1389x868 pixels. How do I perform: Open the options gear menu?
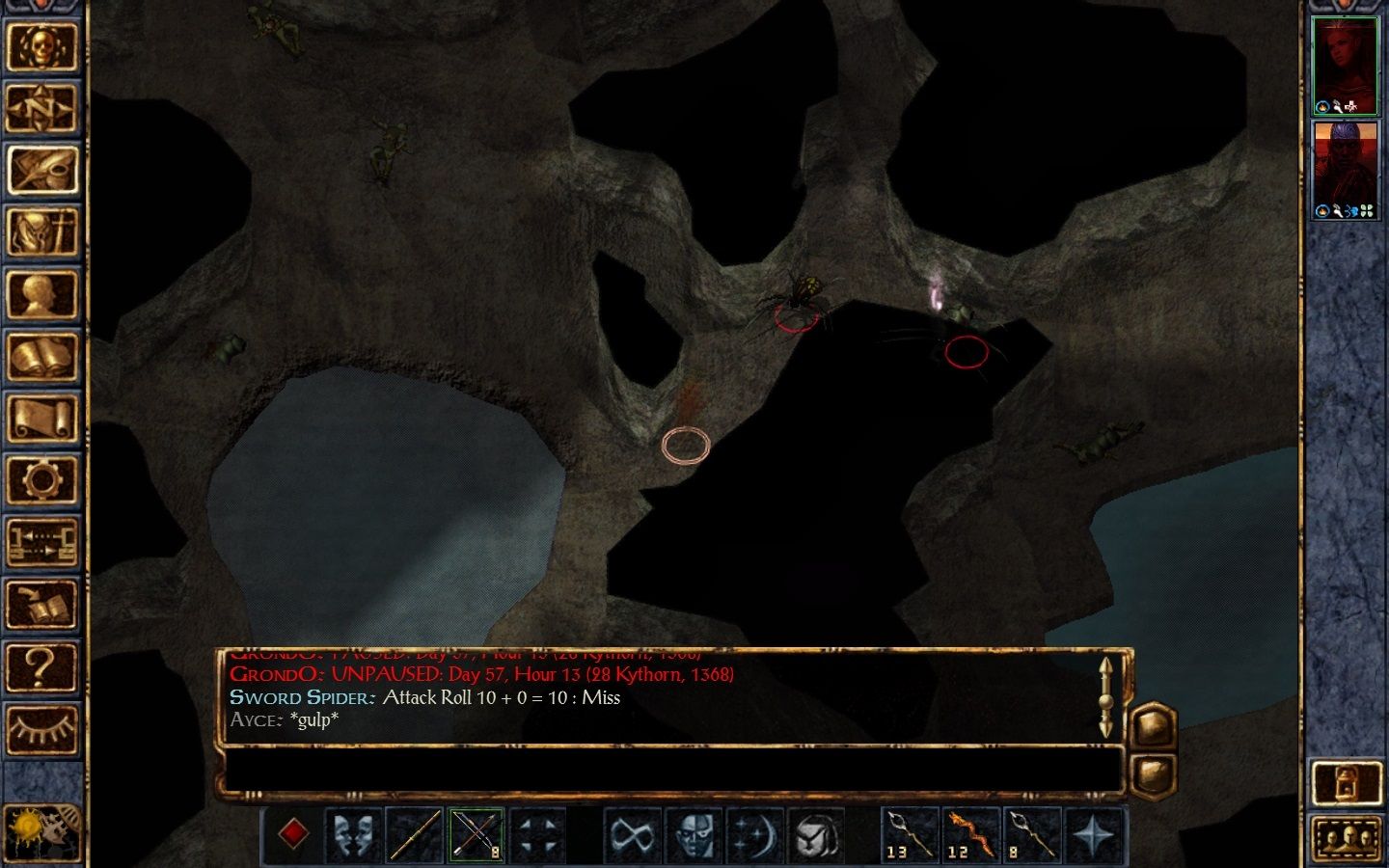coord(41,481)
